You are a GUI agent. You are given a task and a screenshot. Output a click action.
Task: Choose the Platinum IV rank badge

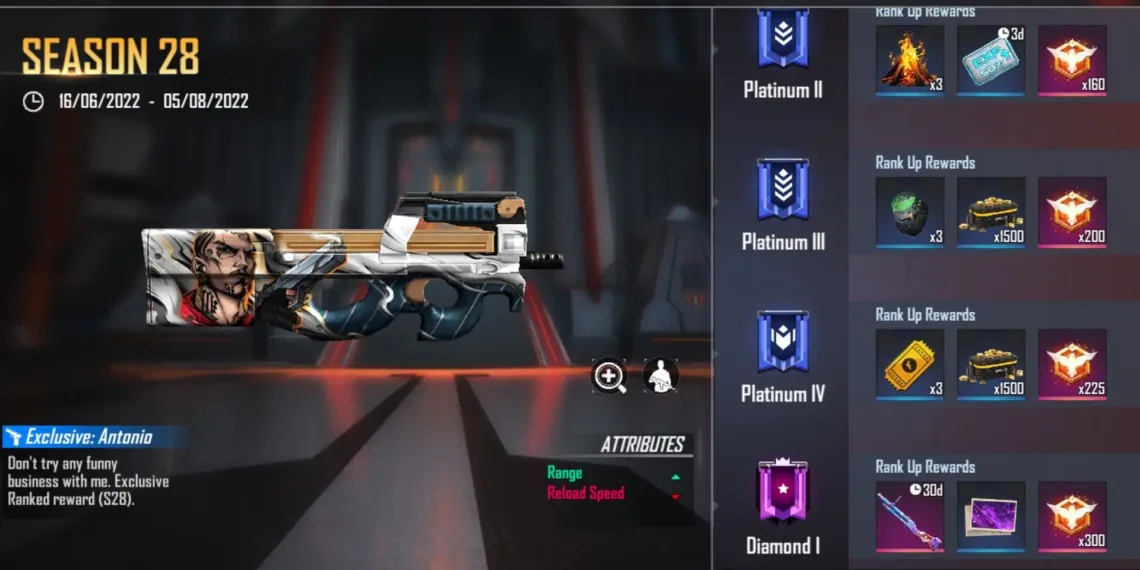[x=783, y=342]
